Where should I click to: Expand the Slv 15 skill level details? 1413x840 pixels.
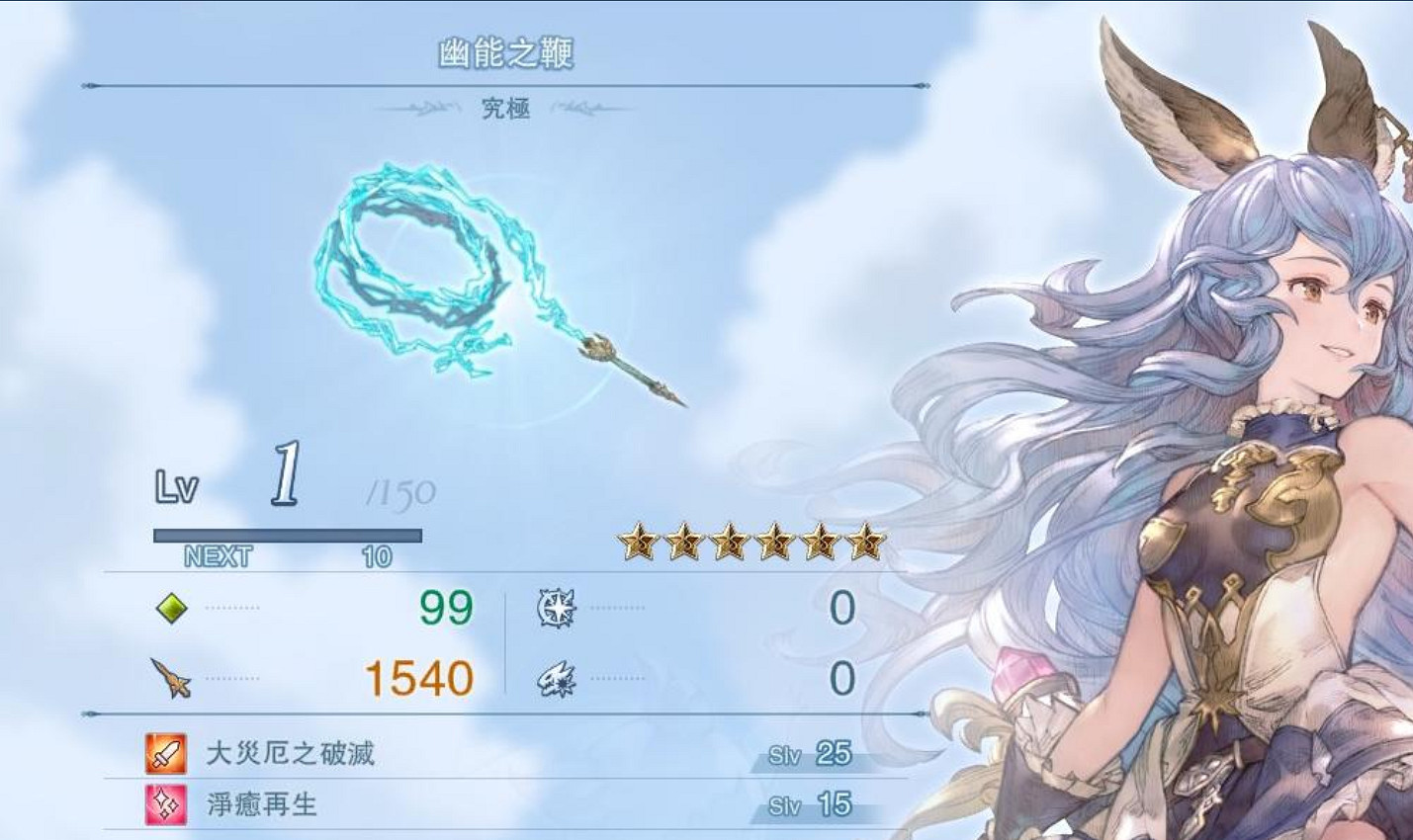(812, 803)
